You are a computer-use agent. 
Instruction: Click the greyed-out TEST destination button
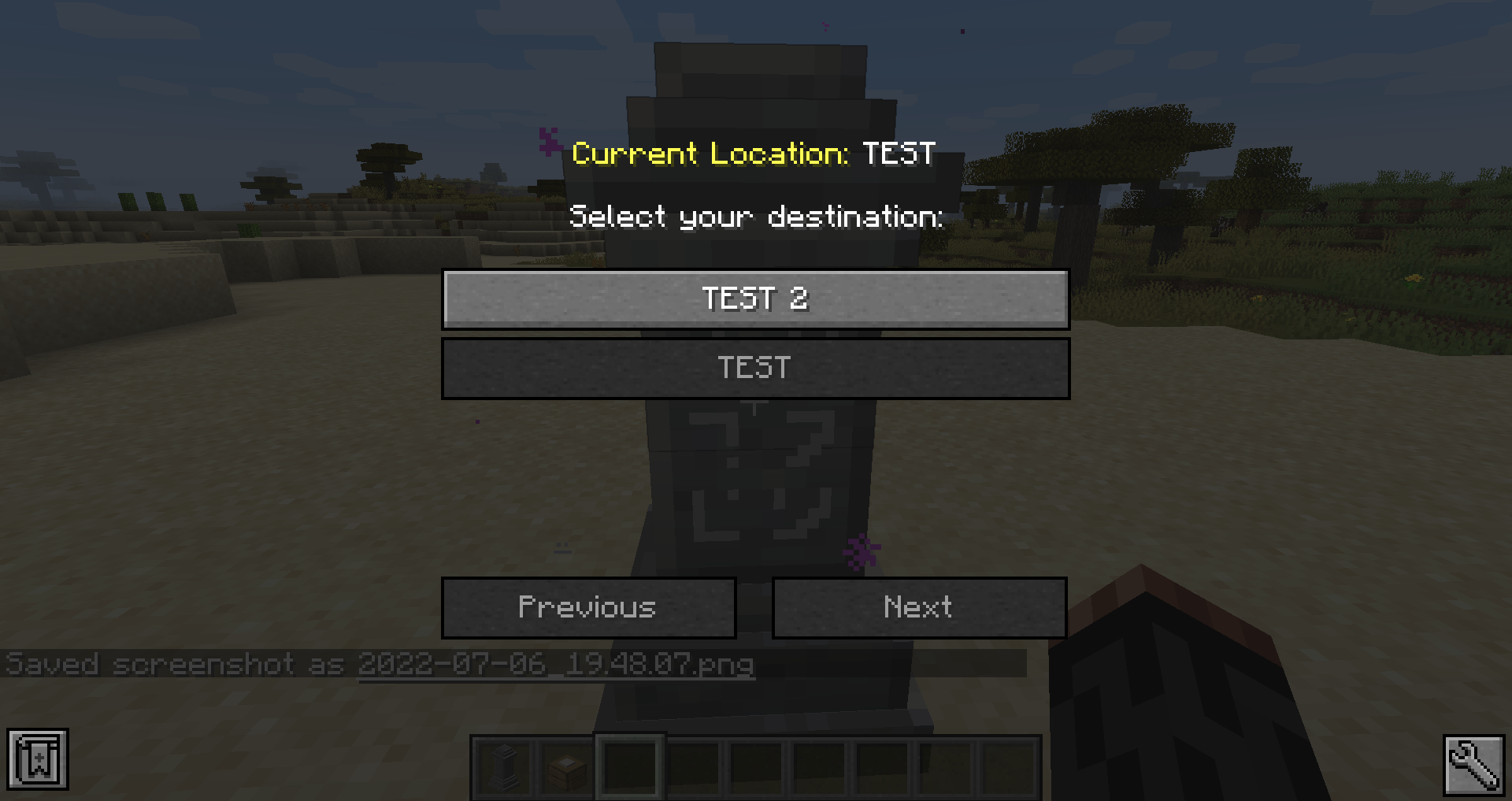[x=756, y=368]
